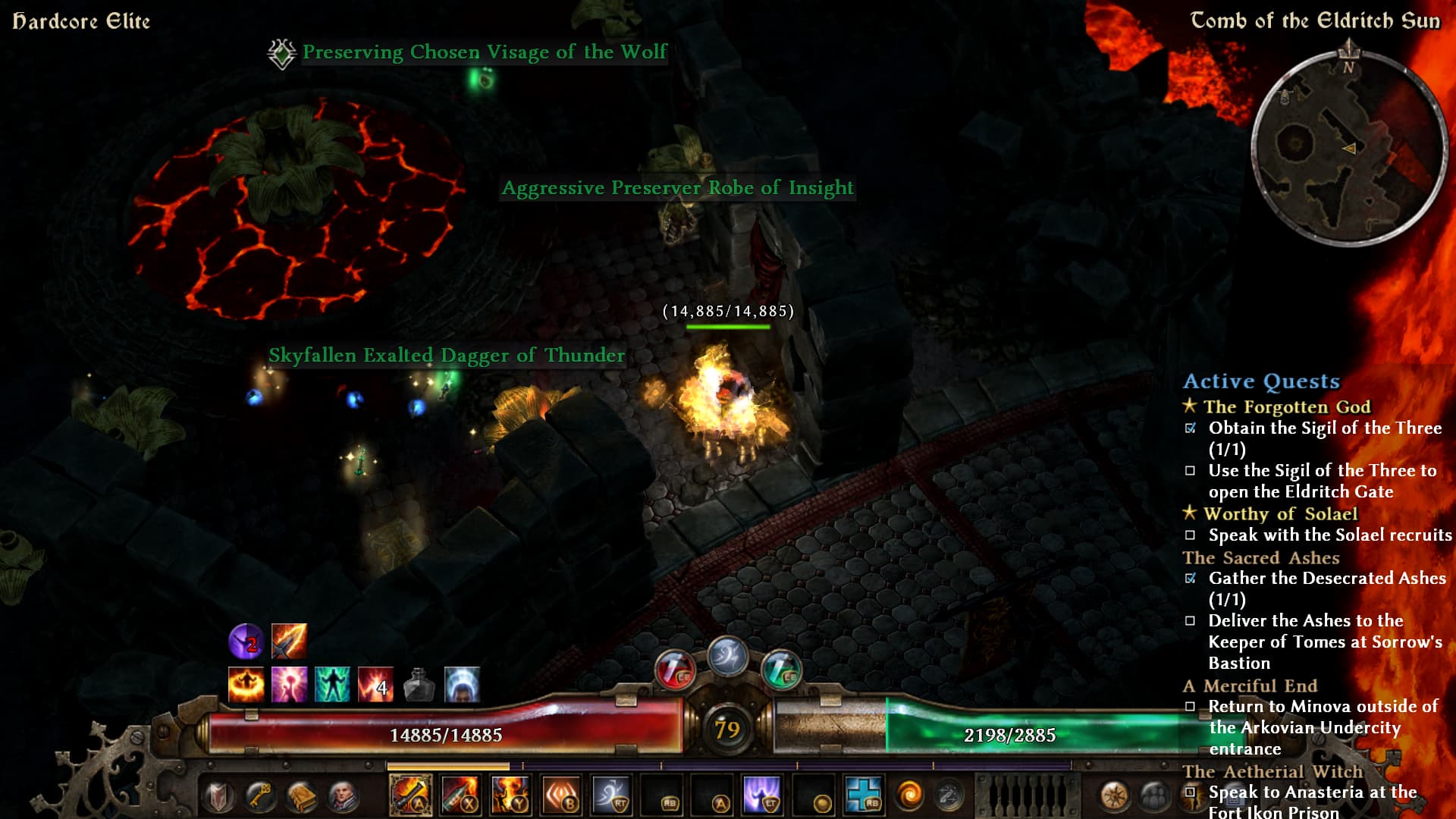Cast the purple hooded figure skill
Screen dimensions: 1456x819
(x=762, y=795)
